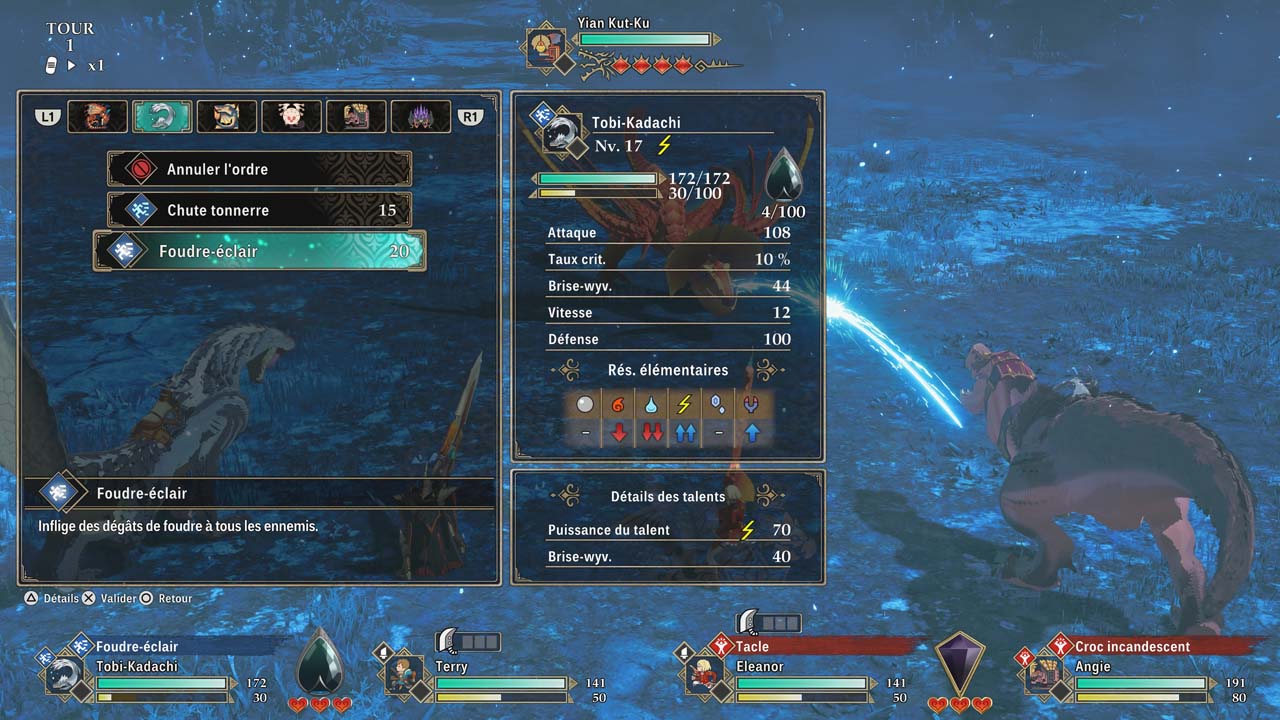1280x720 pixels.
Task: Switch to the Tobi-Kadachi monster tab
Action: tap(162, 117)
